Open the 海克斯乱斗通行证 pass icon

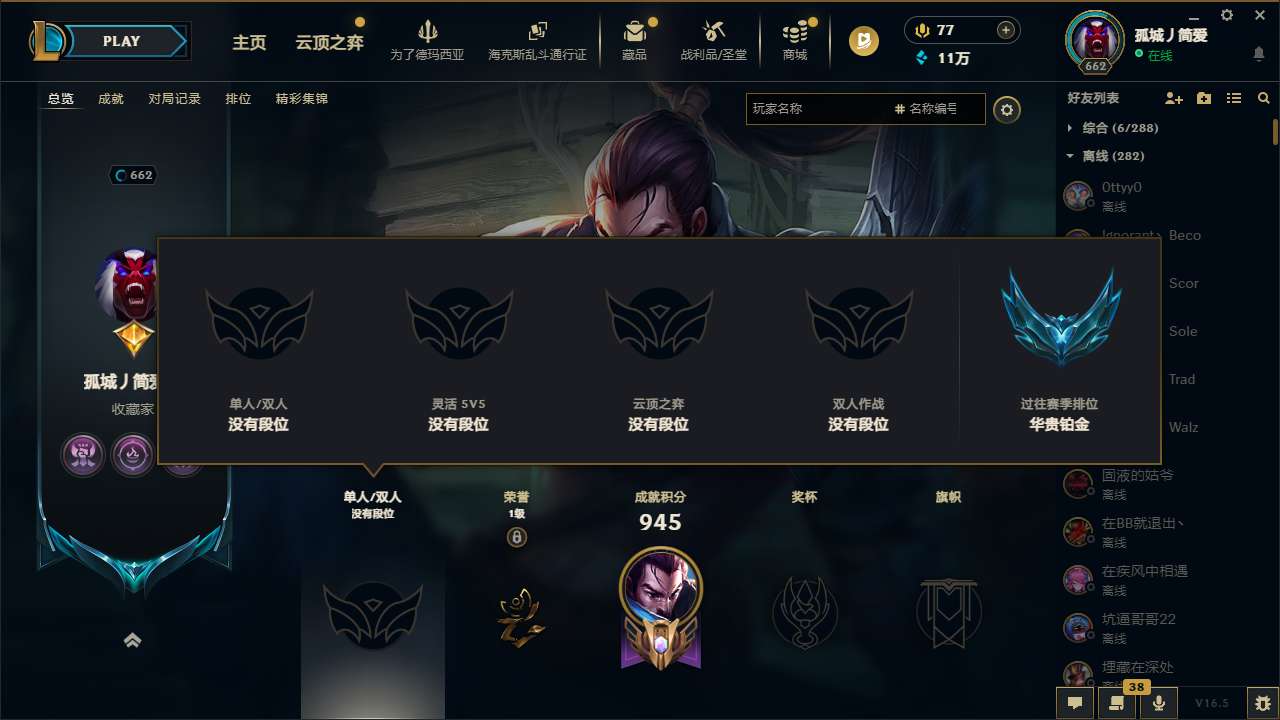537,33
